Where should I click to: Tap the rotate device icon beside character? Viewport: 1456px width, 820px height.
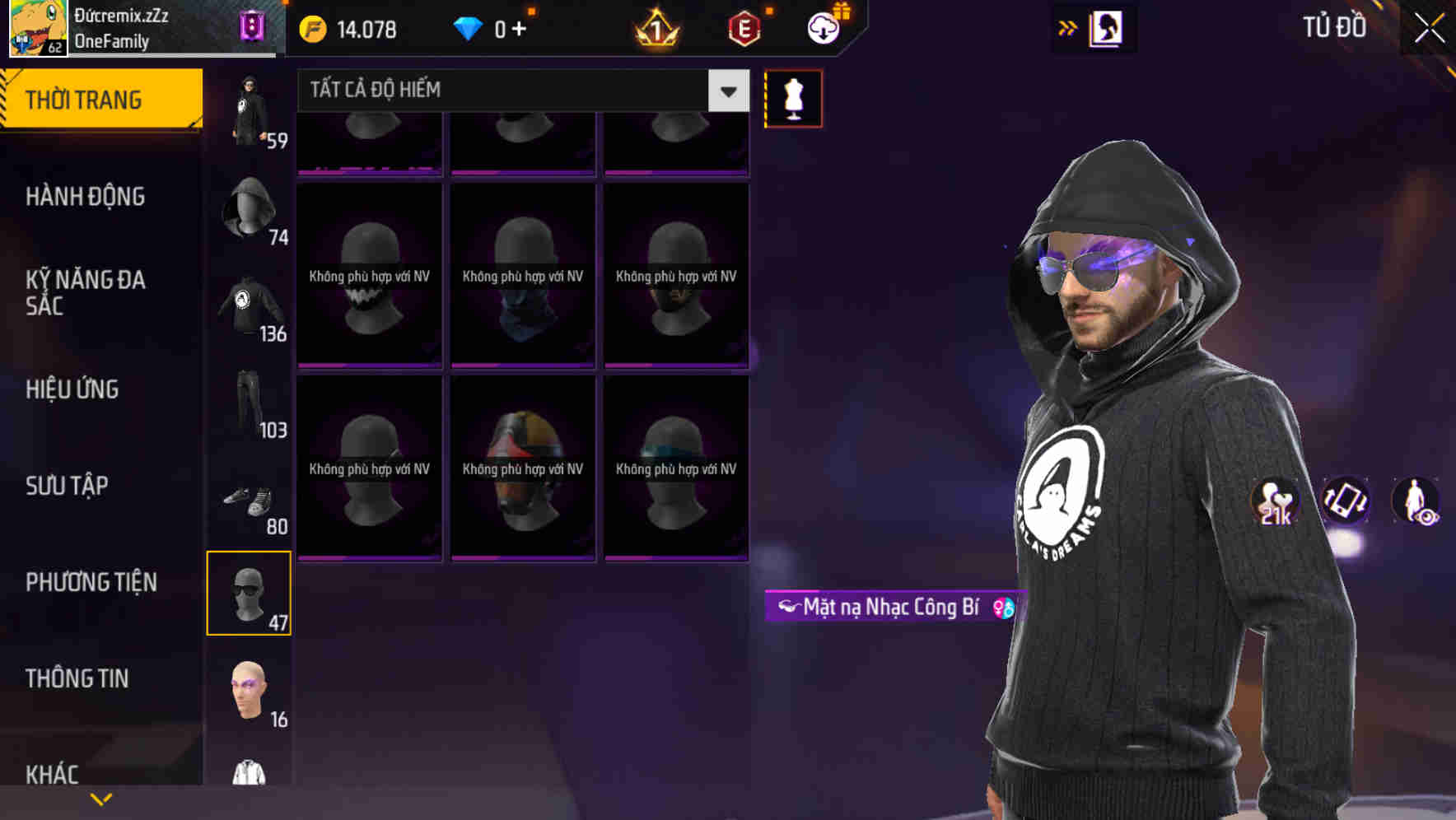[1346, 502]
